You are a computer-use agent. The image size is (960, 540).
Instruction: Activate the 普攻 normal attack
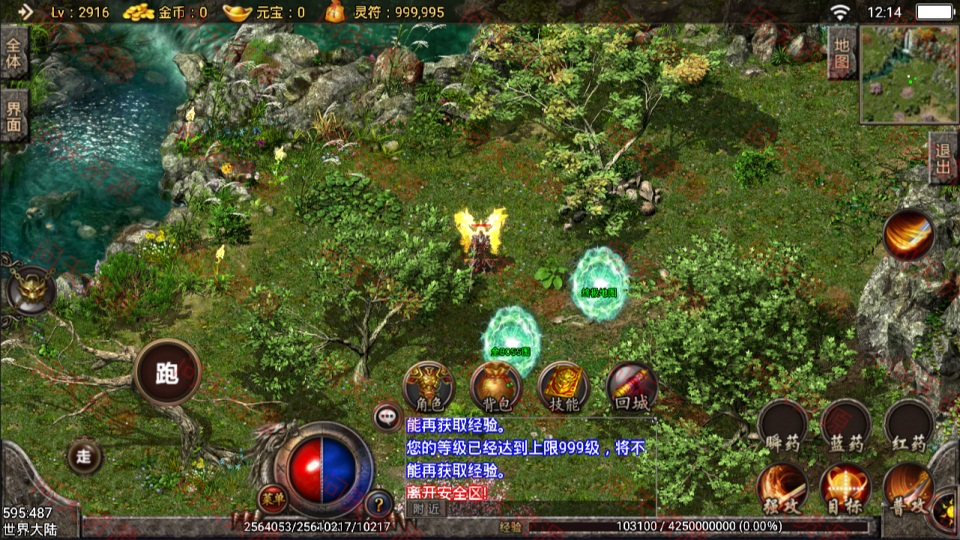908,487
